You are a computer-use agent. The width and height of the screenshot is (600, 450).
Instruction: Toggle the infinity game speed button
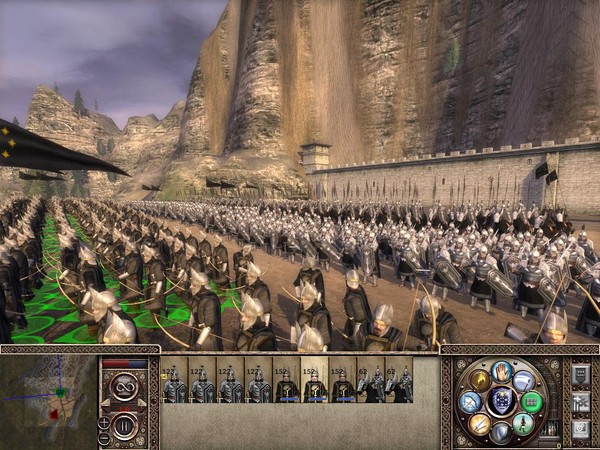click(x=125, y=386)
